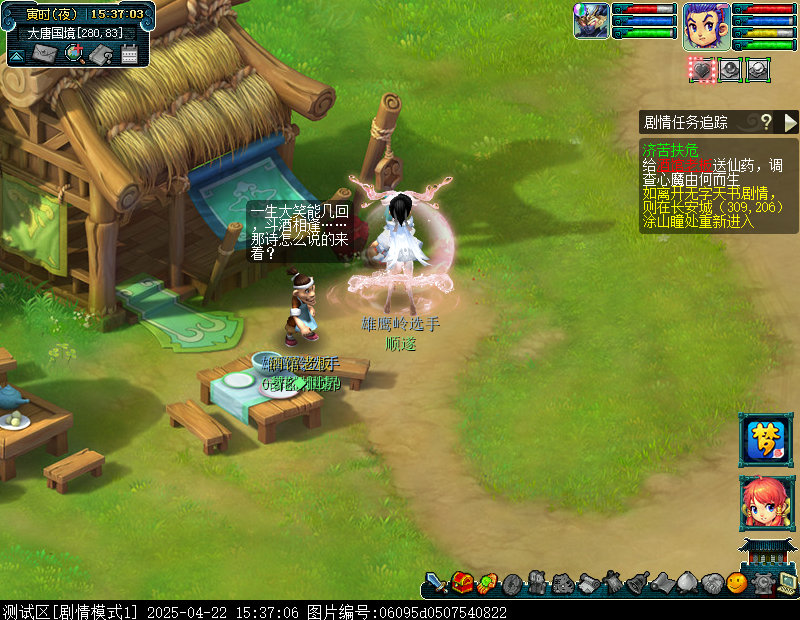800x620 pixels.
Task: Open the mail envelope icon
Action: pos(44,53)
